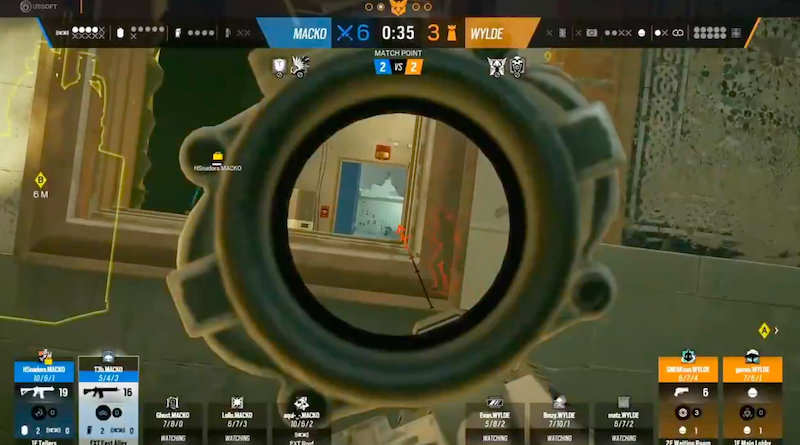
Task: Click the Ubisoft logo
Action: pyautogui.click(x=19, y=8)
